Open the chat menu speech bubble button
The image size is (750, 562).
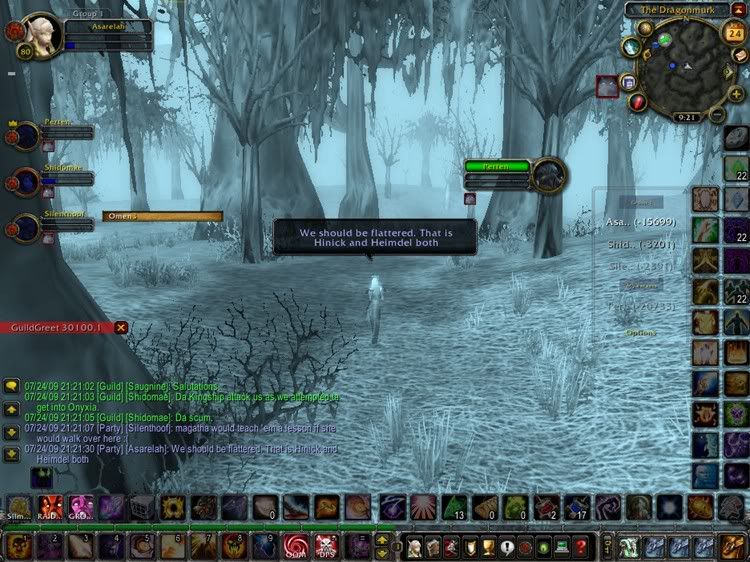10,384
